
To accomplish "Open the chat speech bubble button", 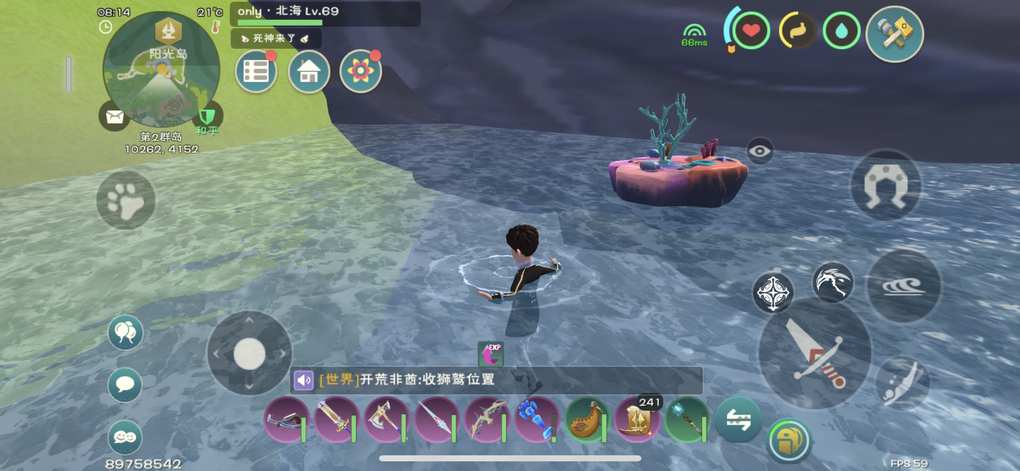I will tap(125, 384).
